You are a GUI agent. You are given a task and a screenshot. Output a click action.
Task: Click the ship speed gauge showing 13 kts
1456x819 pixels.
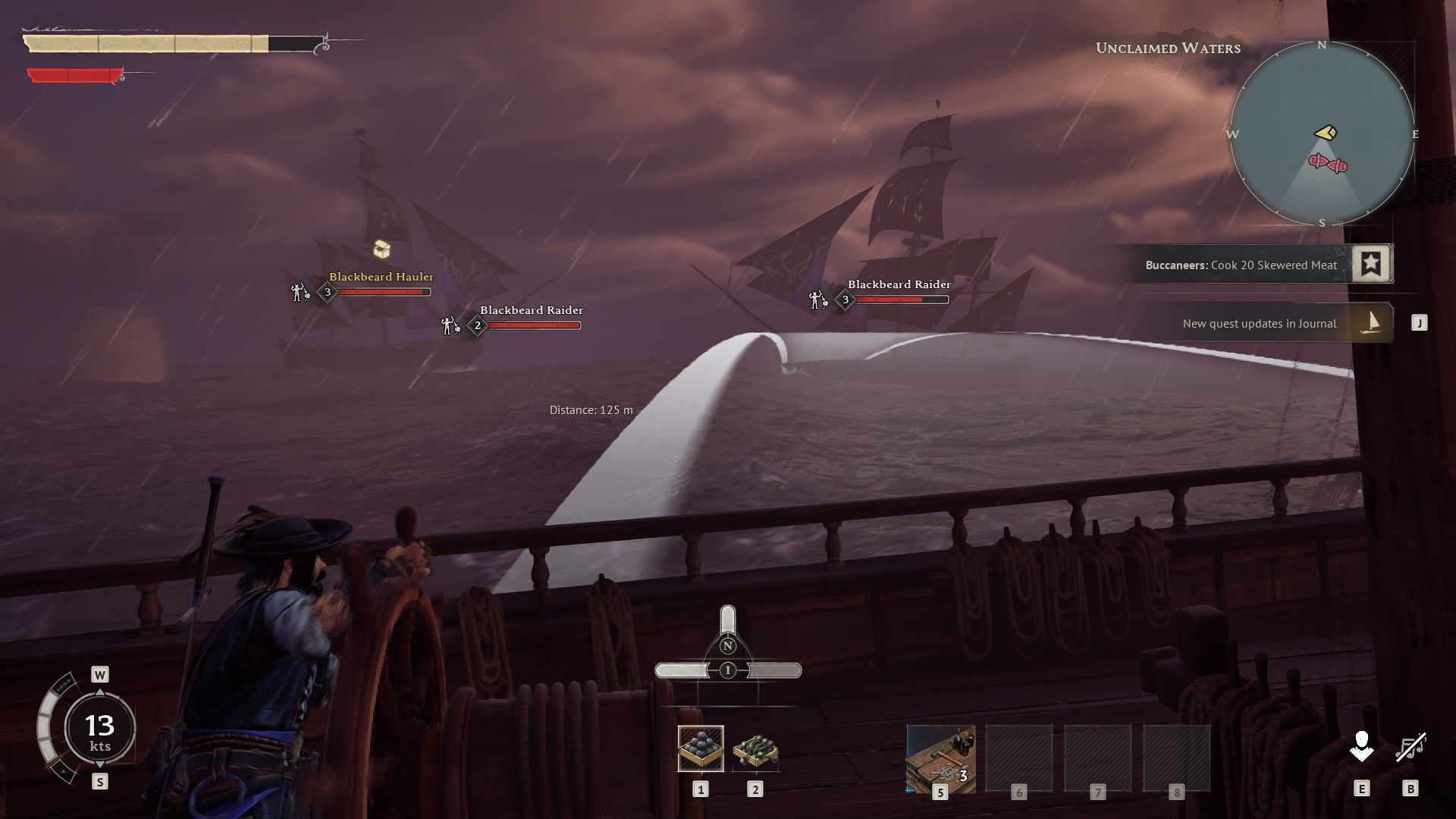(99, 729)
